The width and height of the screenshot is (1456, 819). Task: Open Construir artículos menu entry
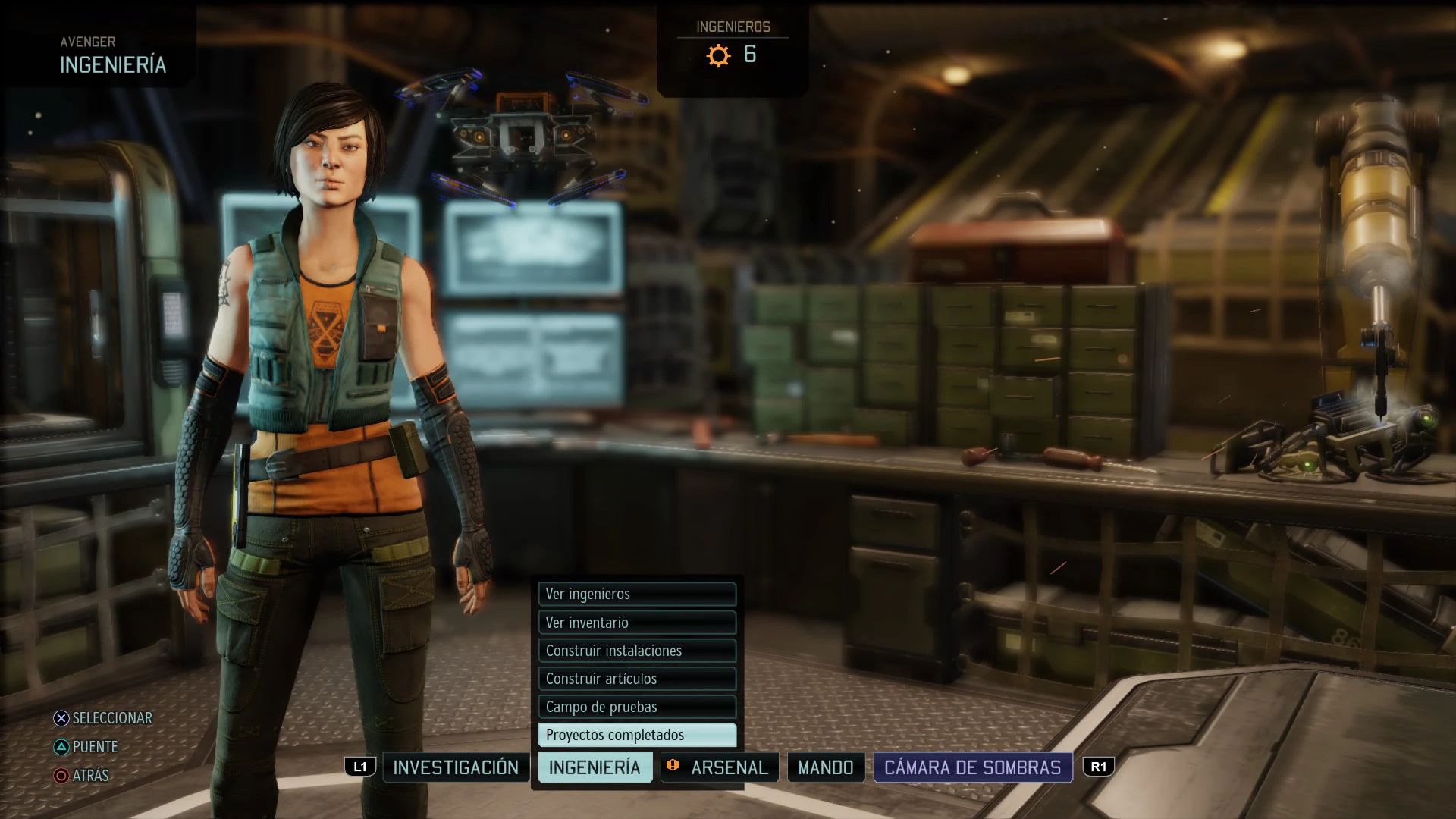coord(637,679)
